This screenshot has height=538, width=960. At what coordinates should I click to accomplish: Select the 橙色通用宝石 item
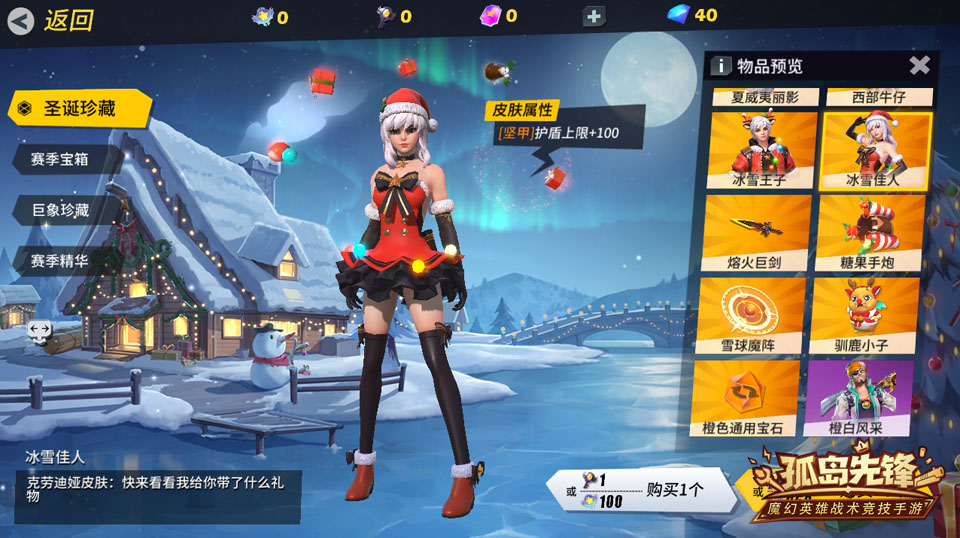[746, 398]
